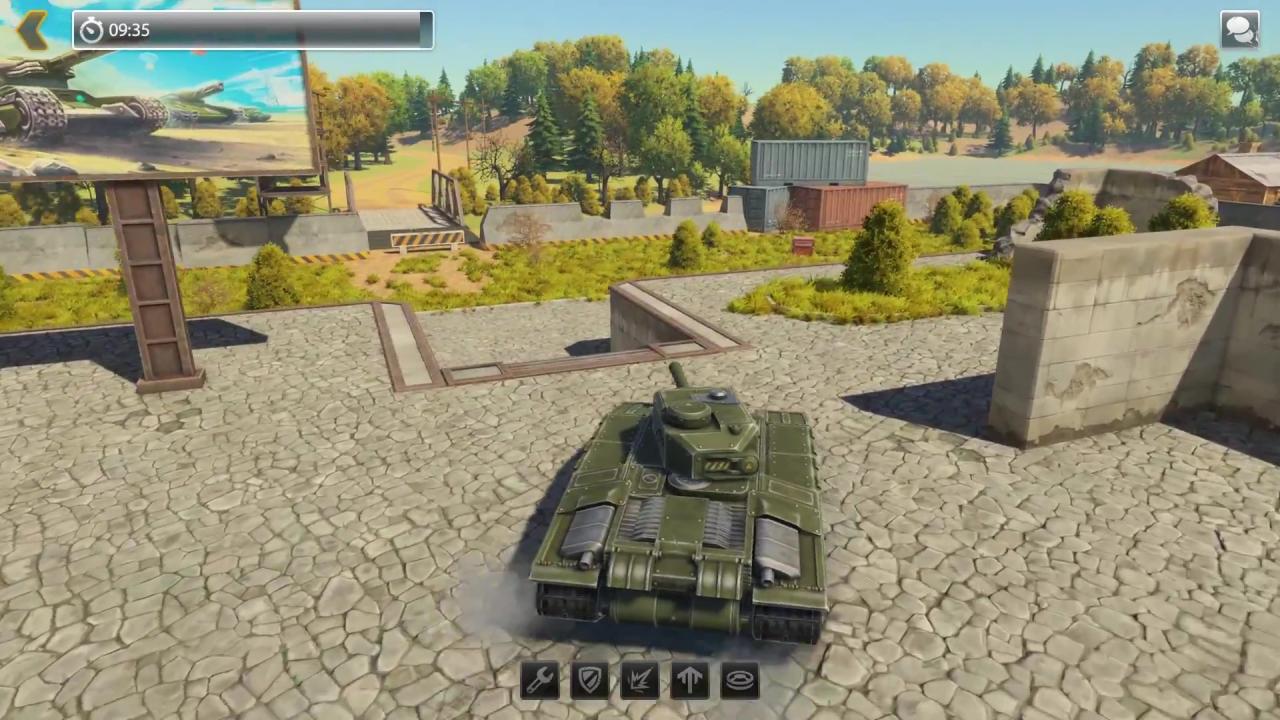Viewport: 1280px width, 720px height.
Task: Select the explosion supply slot
Action: tap(640, 680)
